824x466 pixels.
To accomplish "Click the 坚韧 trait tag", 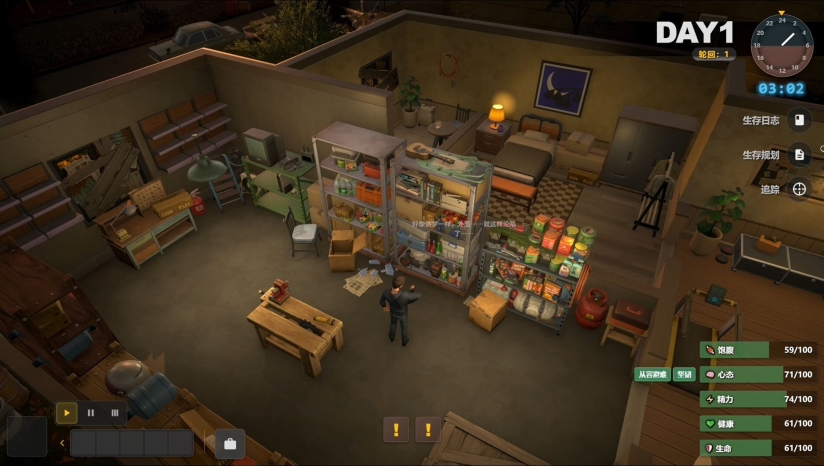I will click(x=684, y=375).
